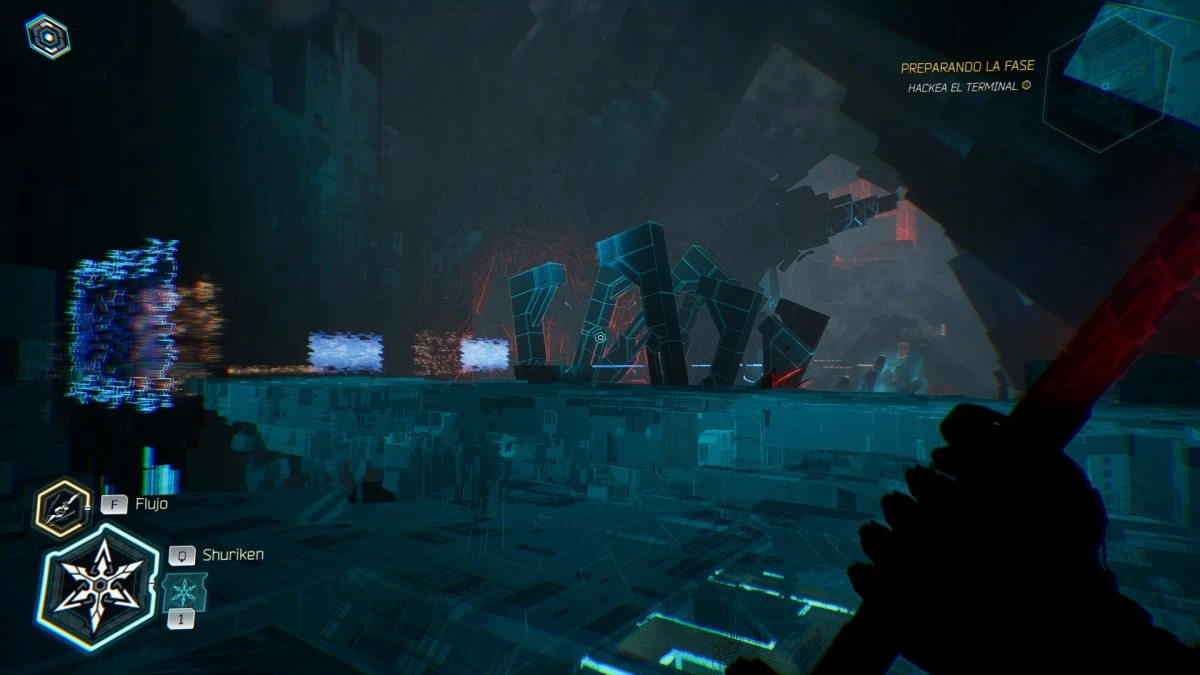Click the hexagon emblem in the top-left corner
Image resolution: width=1200 pixels, height=675 pixels.
coord(47,36)
